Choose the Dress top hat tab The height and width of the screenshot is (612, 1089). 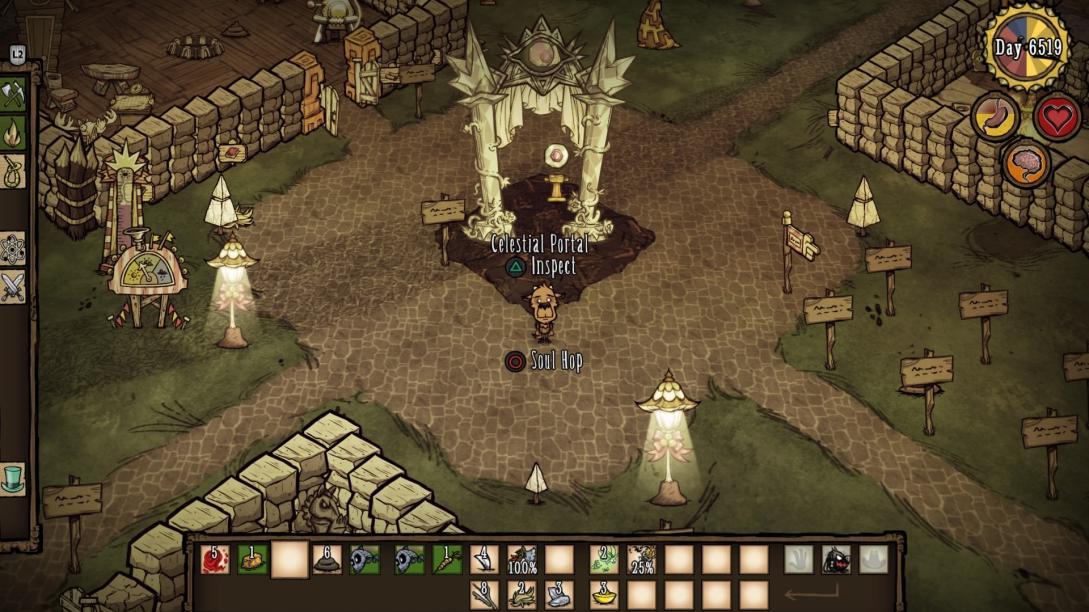(13, 478)
